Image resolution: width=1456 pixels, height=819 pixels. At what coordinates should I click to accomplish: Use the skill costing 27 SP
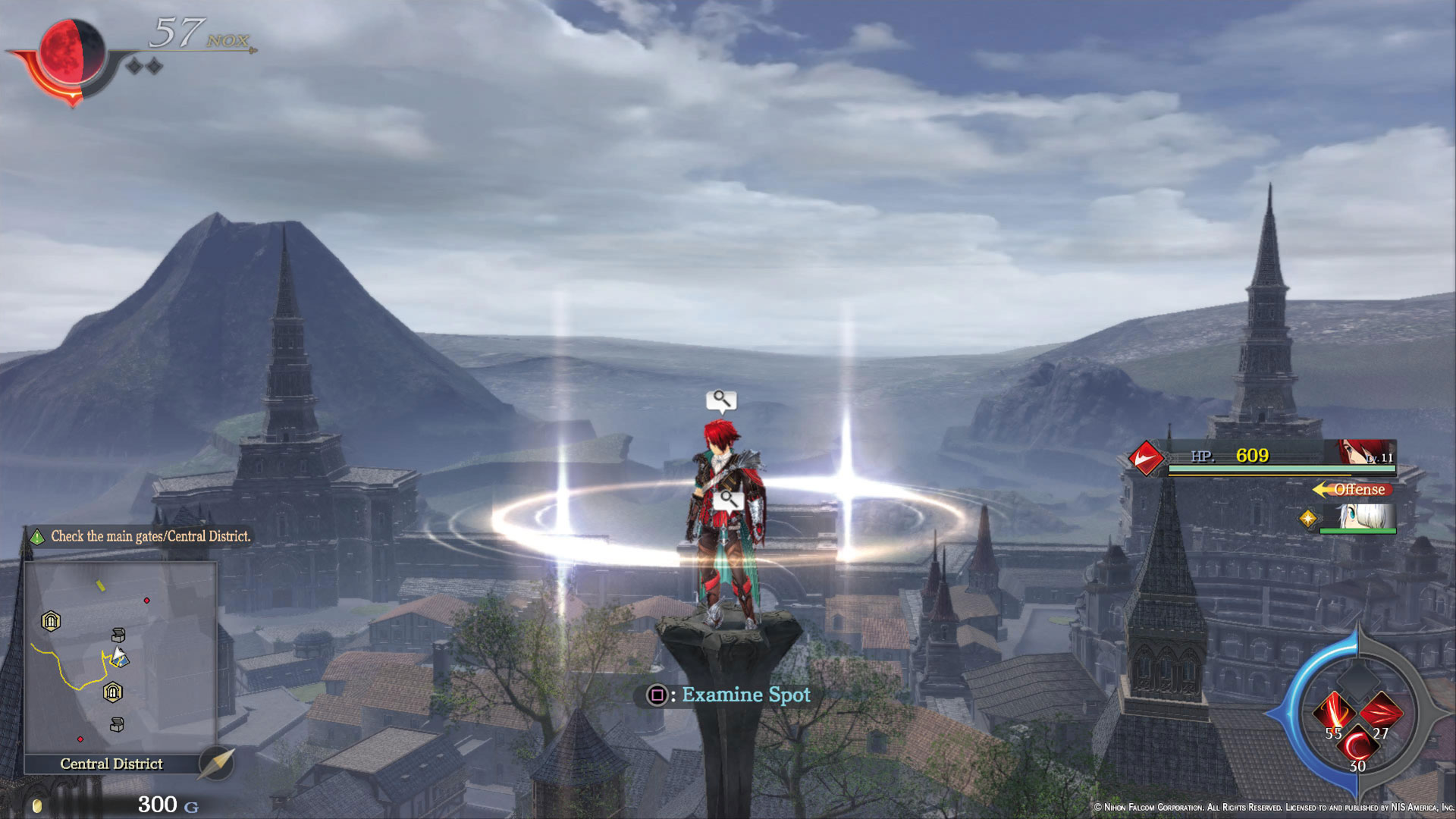pos(1381,713)
